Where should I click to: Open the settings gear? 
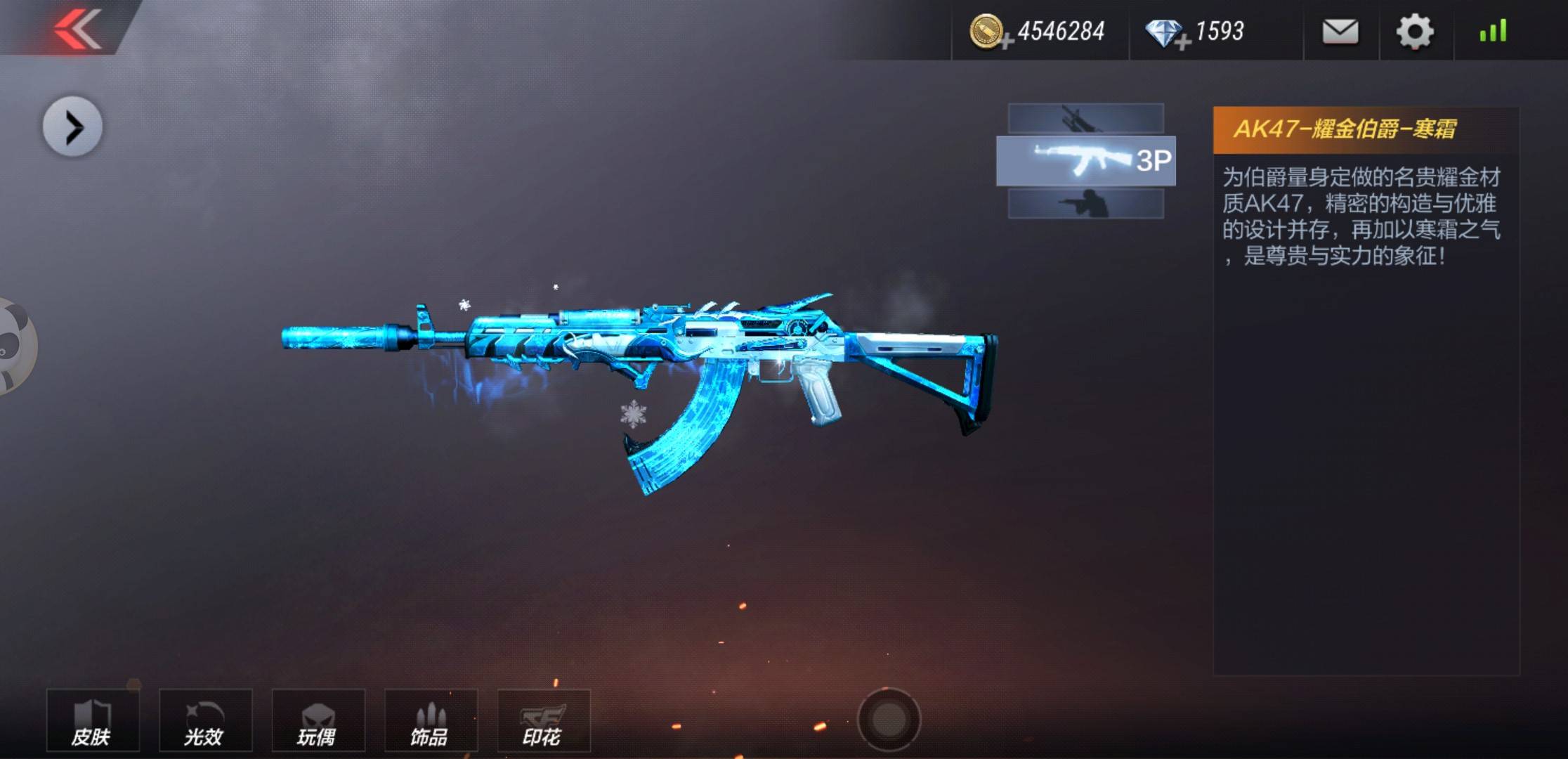point(1414,32)
